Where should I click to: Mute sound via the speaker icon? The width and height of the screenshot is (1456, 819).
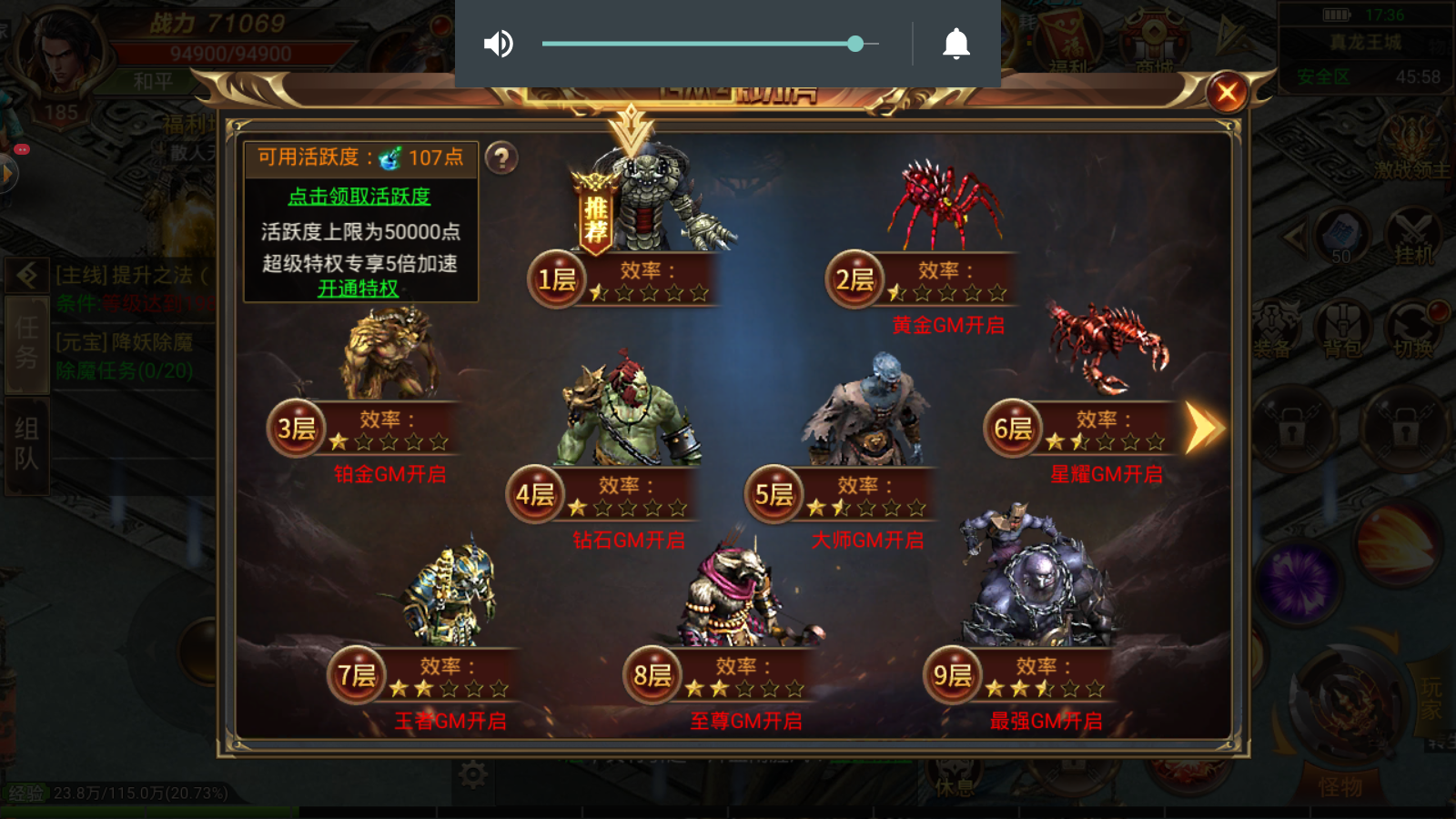tap(499, 44)
